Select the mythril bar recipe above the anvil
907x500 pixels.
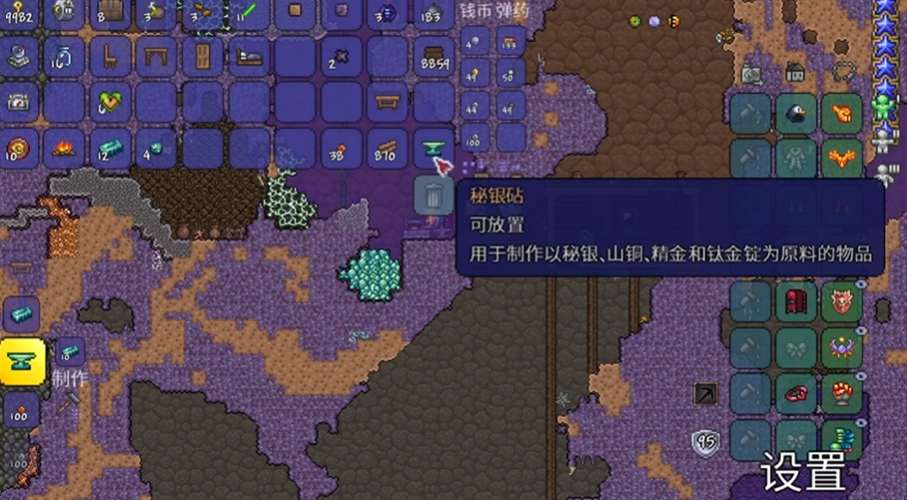pos(20,313)
